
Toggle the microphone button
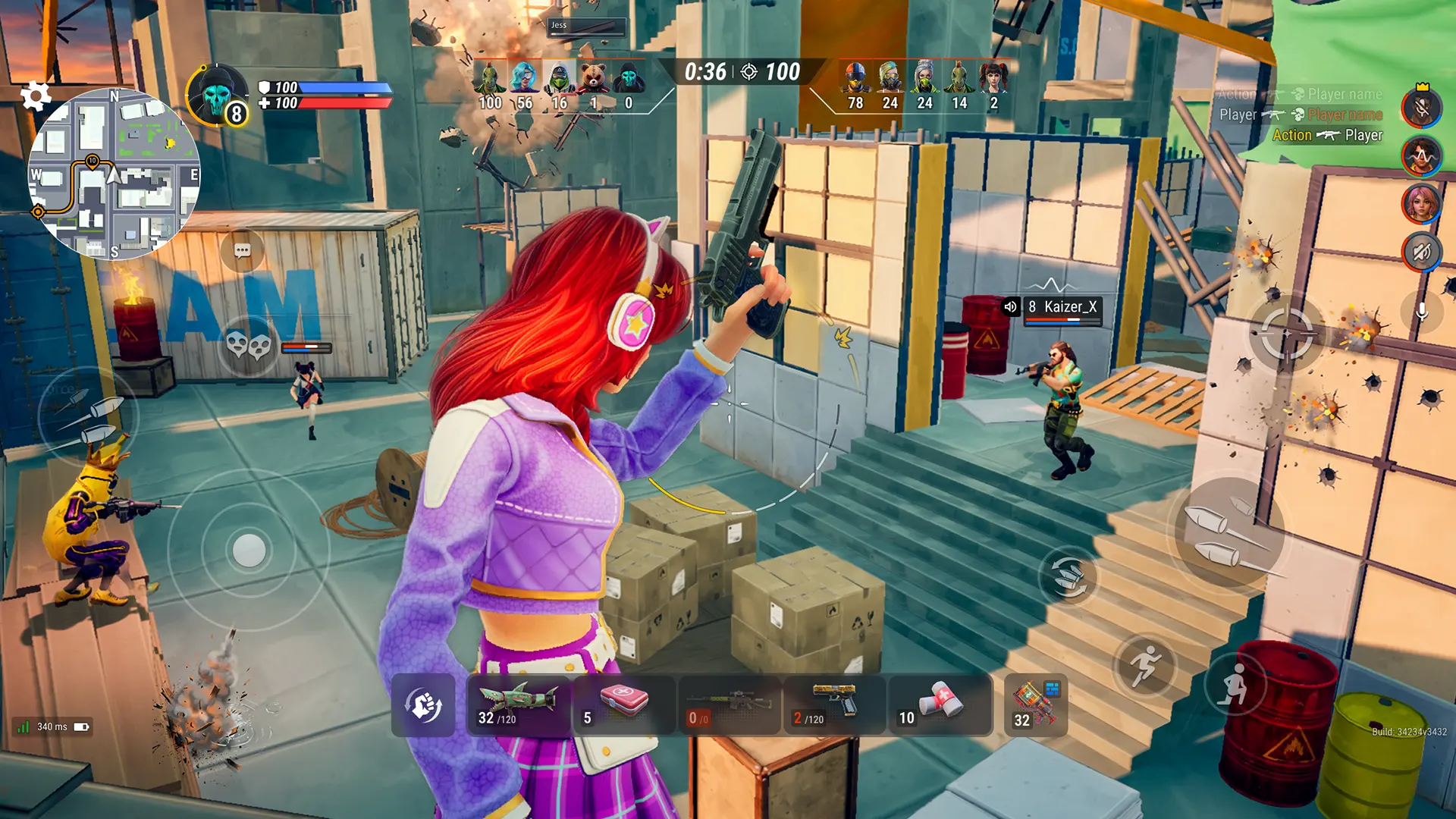tap(1422, 312)
